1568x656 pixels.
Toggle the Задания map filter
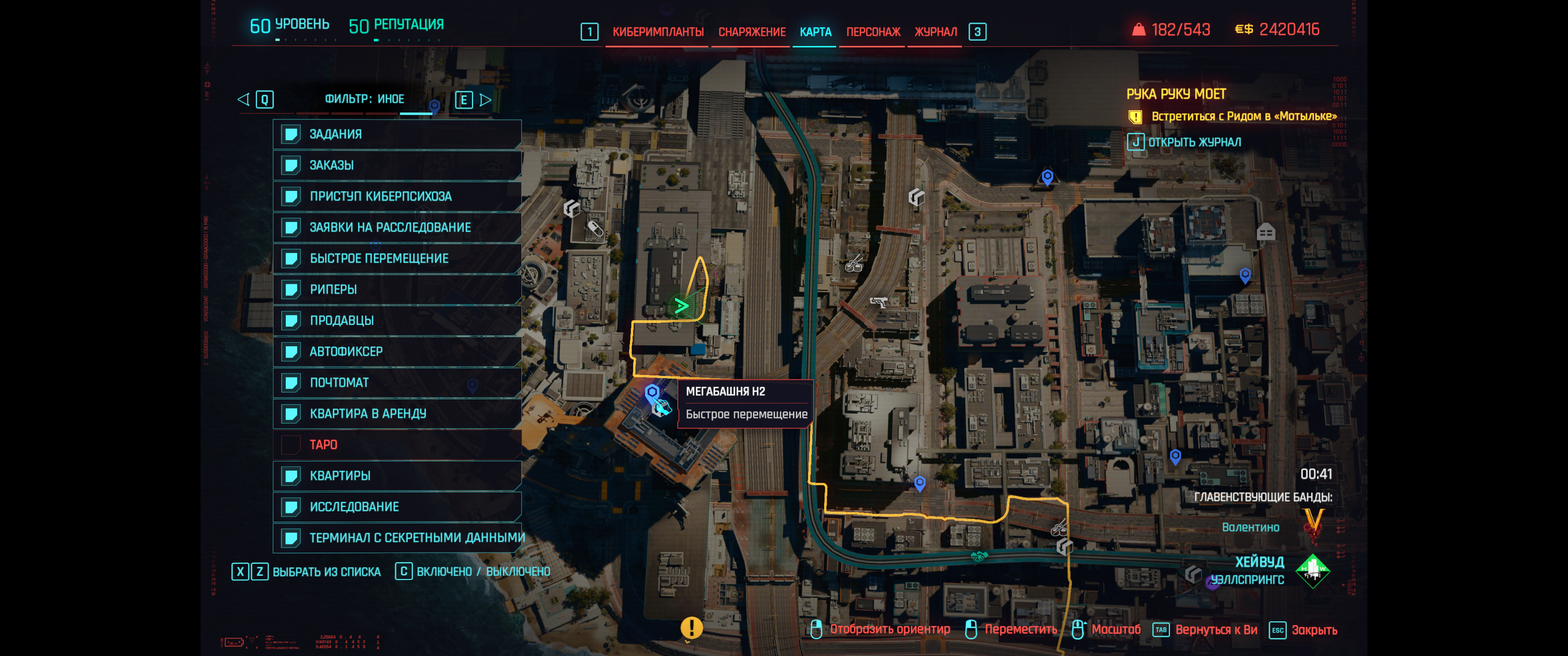(397, 134)
